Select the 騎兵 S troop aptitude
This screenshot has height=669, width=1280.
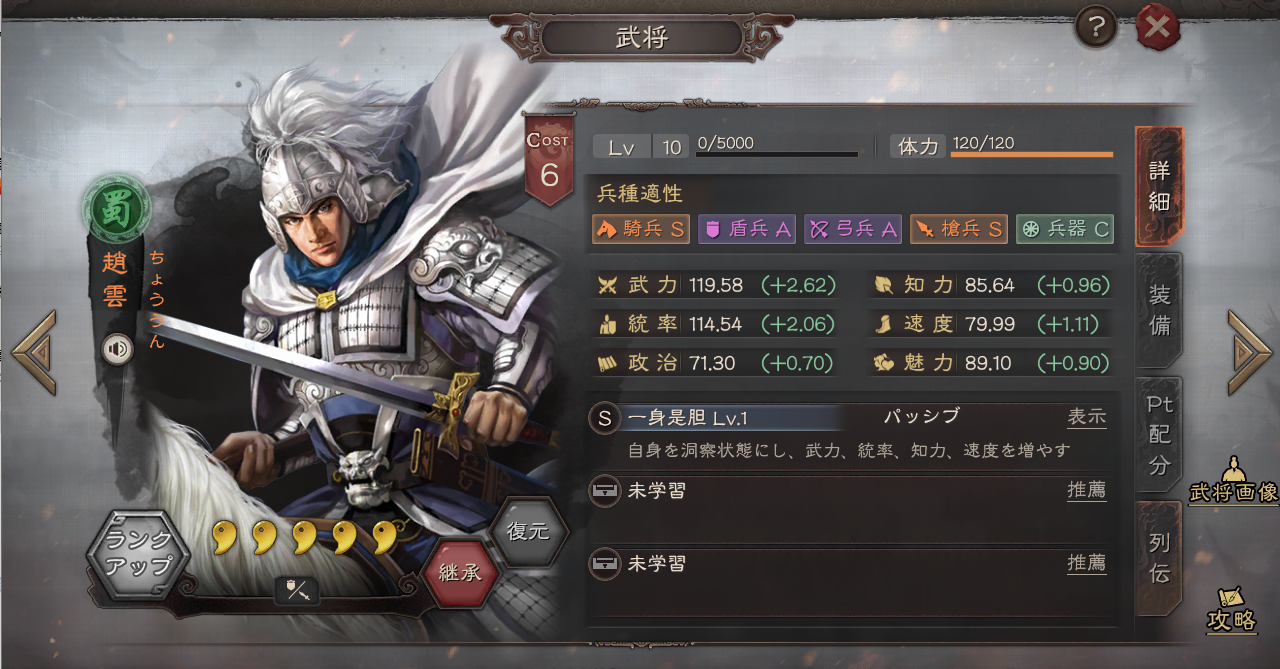(x=642, y=229)
